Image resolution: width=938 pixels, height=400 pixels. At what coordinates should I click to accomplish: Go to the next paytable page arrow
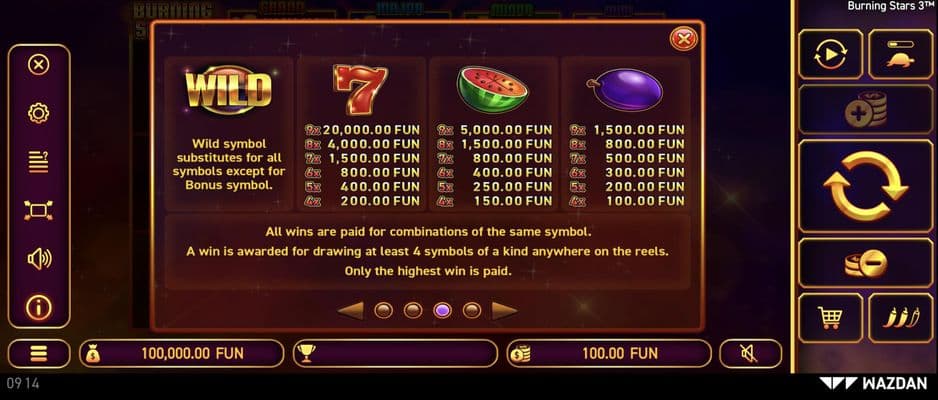[505, 310]
